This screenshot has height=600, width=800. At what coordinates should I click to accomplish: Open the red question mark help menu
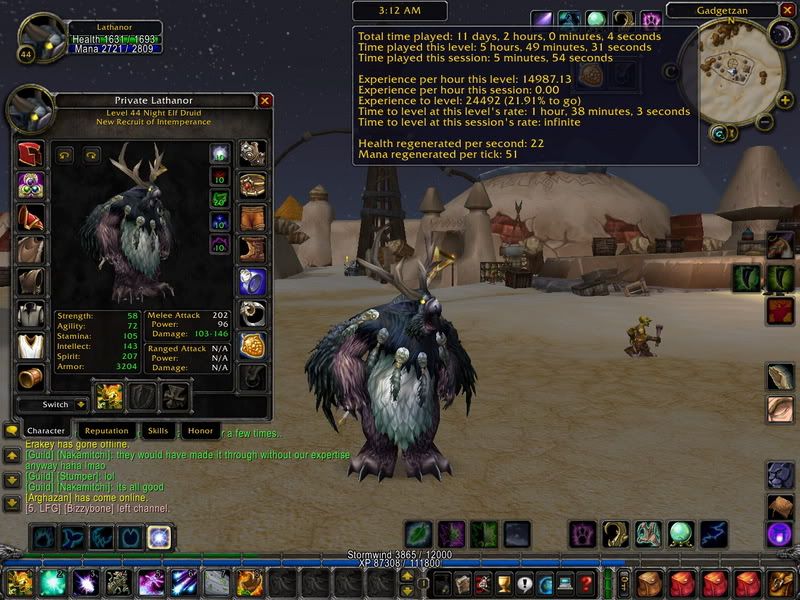(x=587, y=582)
